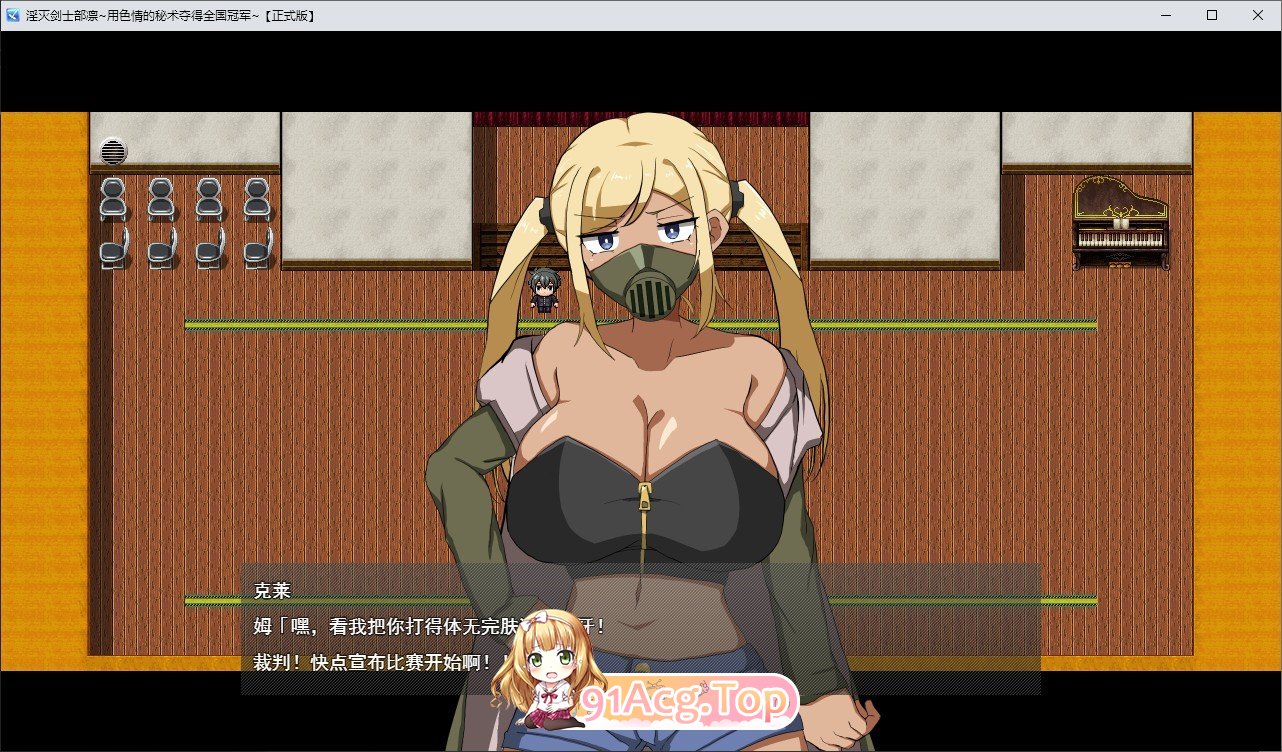Screen dimensions: 1282x752
Task: Click the green stripe on the wooden floor
Action: 300,322
